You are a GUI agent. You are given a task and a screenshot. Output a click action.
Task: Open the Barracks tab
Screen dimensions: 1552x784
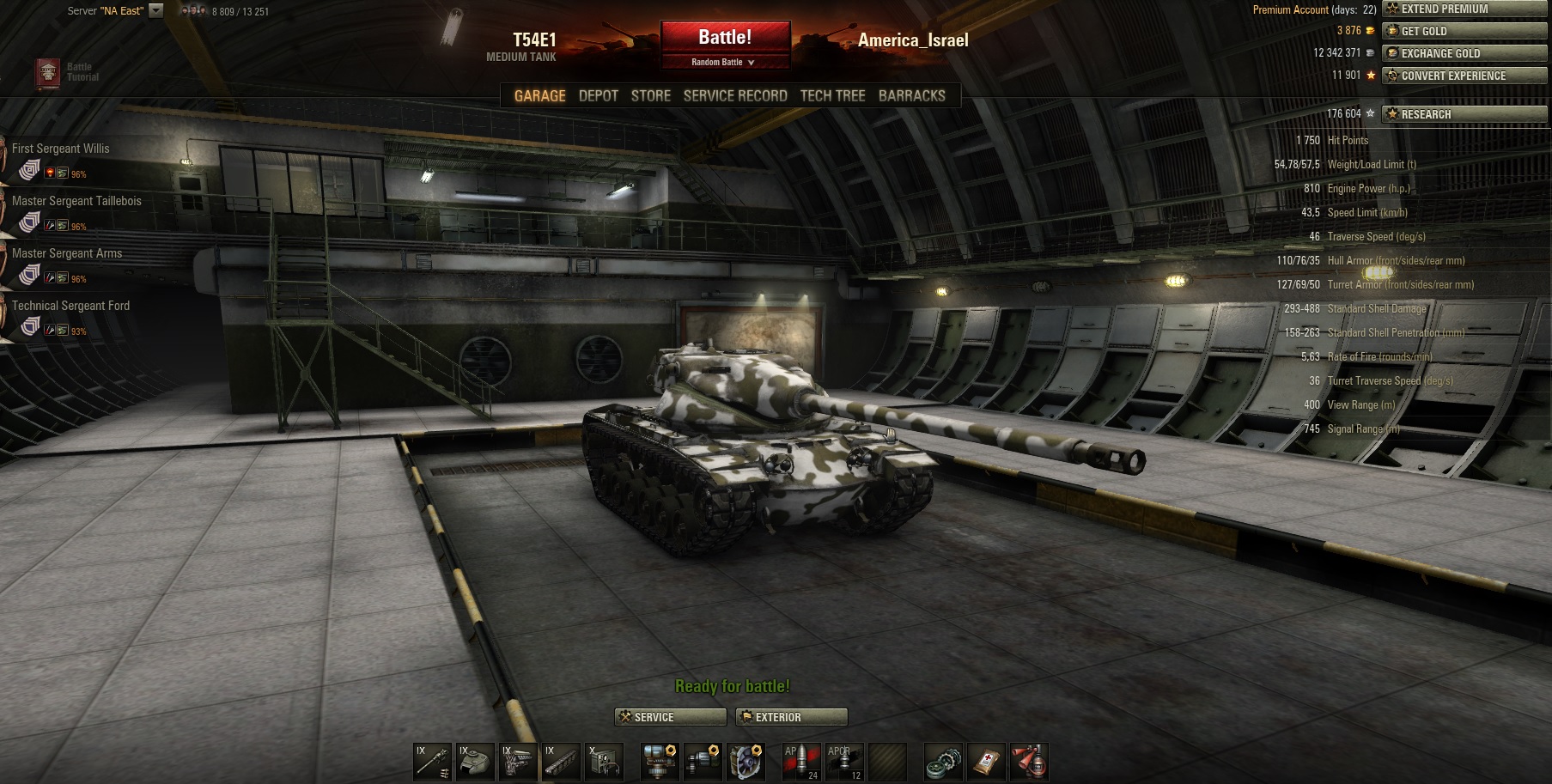tap(911, 95)
